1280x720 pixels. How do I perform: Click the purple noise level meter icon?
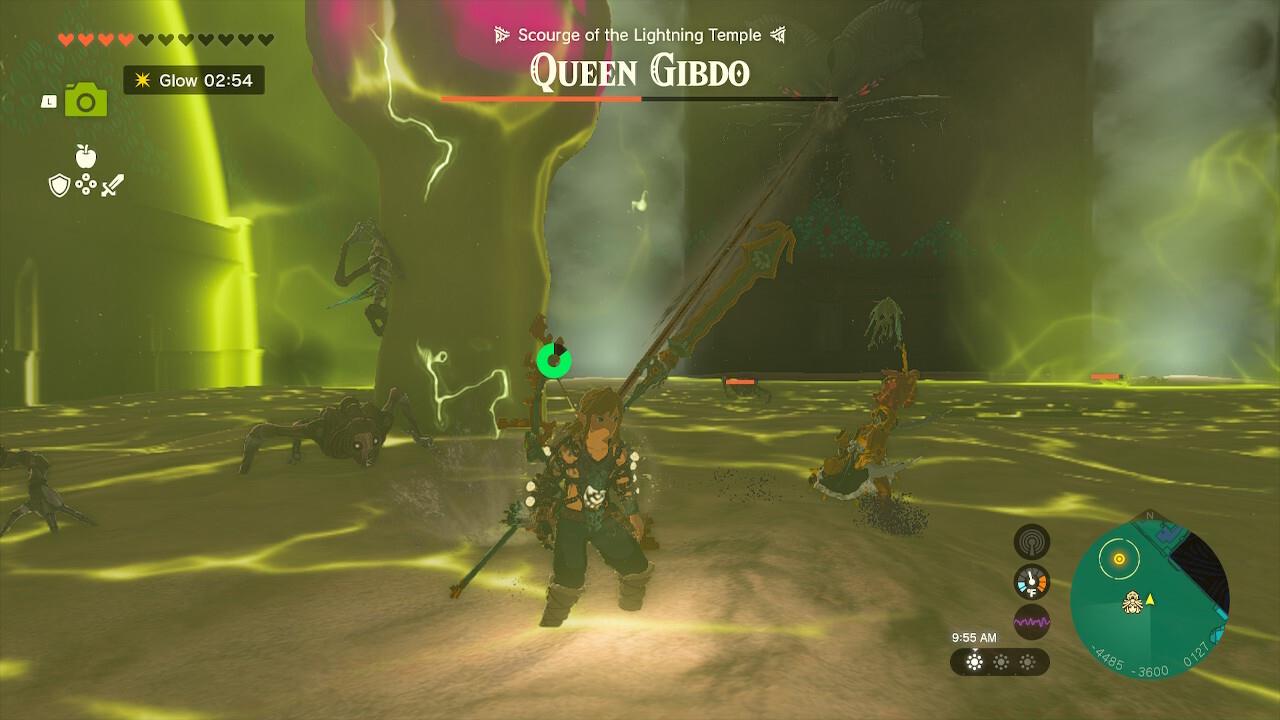(1031, 621)
